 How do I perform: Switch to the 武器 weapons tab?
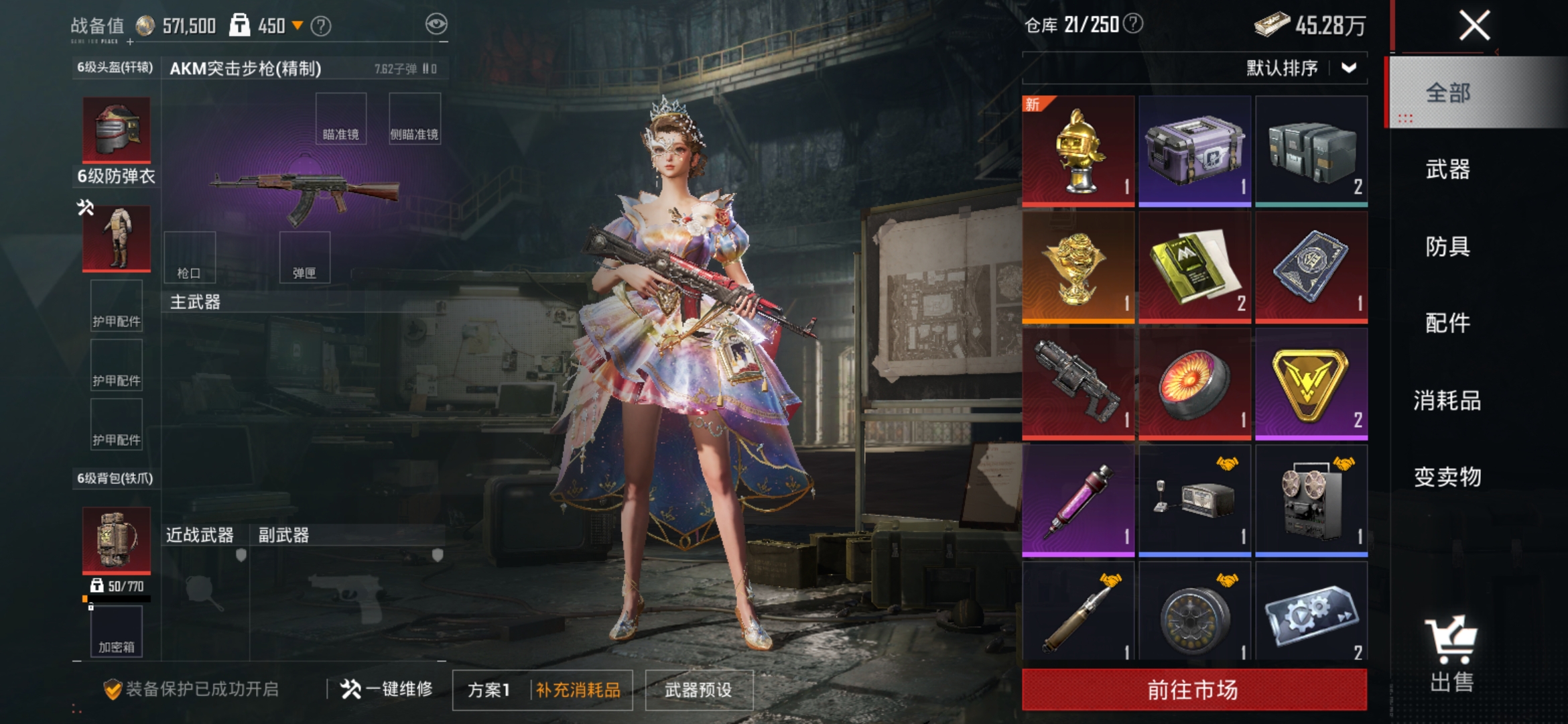point(1450,171)
